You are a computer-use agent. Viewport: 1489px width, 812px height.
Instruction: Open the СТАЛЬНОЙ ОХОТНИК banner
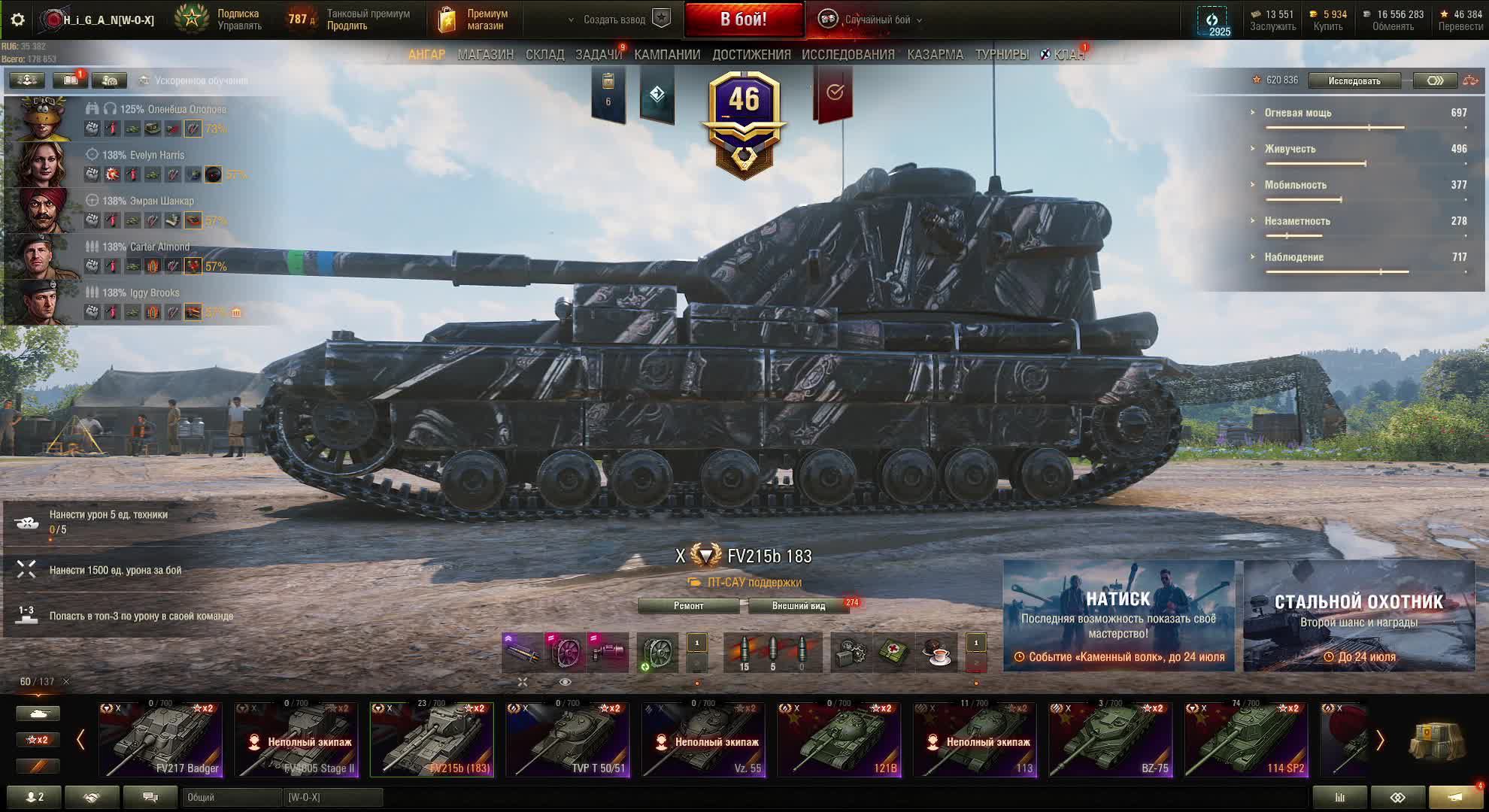coord(1358,616)
